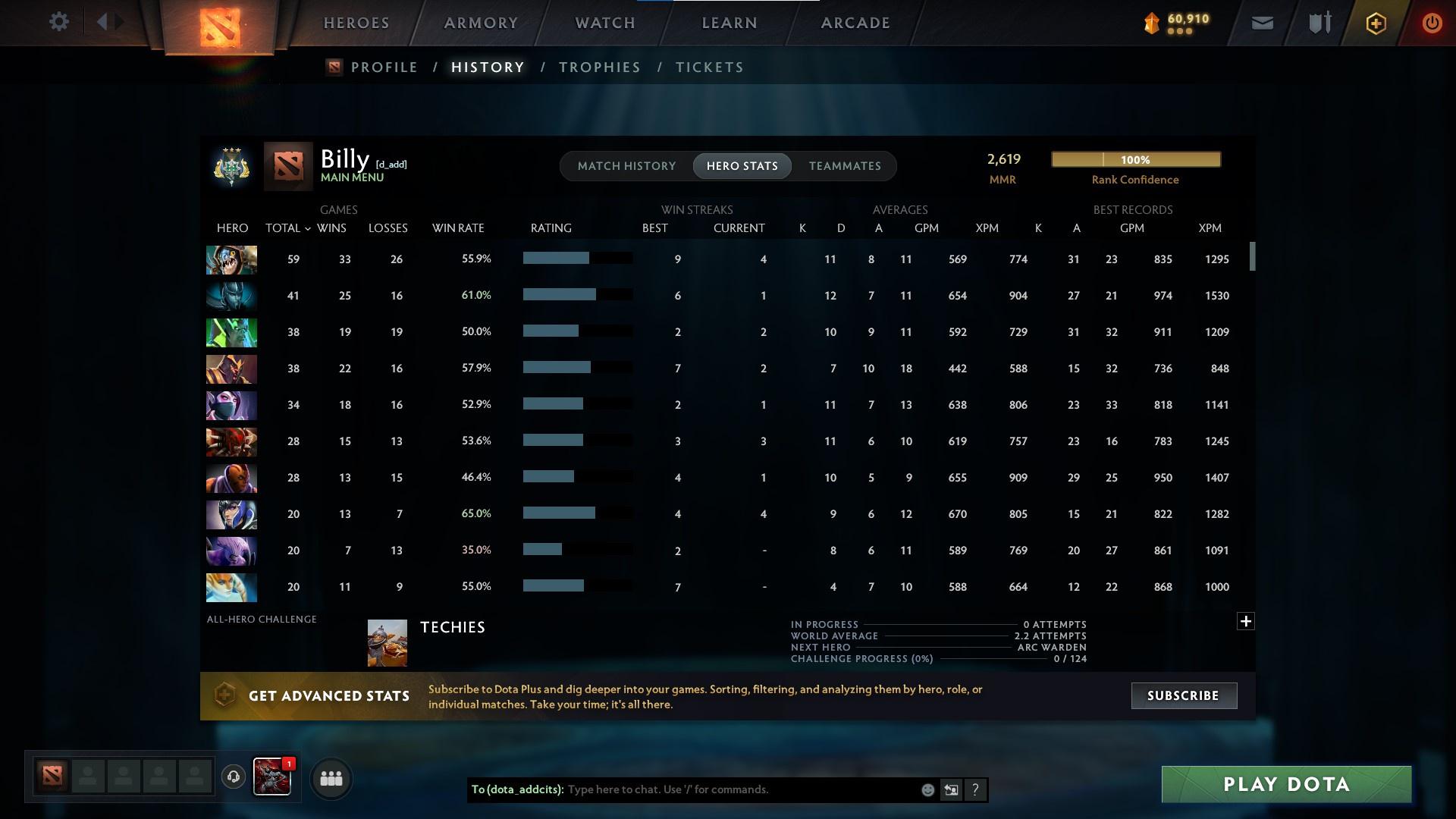
Task: Open the emoticon picker in chat
Action: click(x=927, y=789)
